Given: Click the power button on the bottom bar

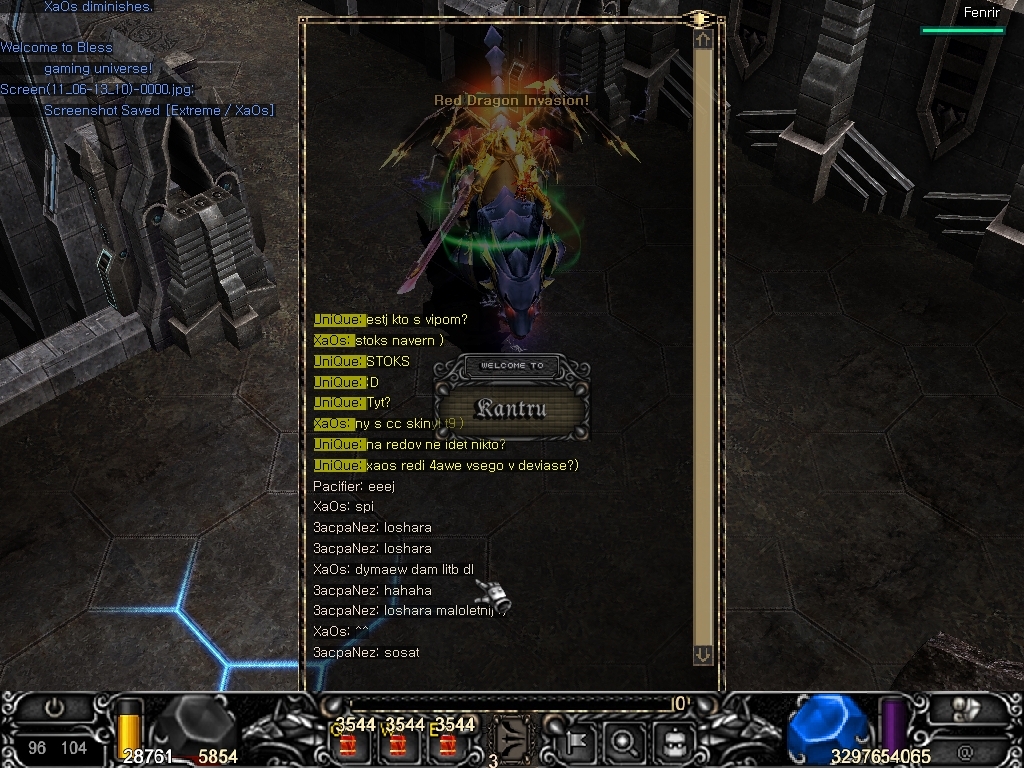Looking at the screenshot, I should pos(54,708).
